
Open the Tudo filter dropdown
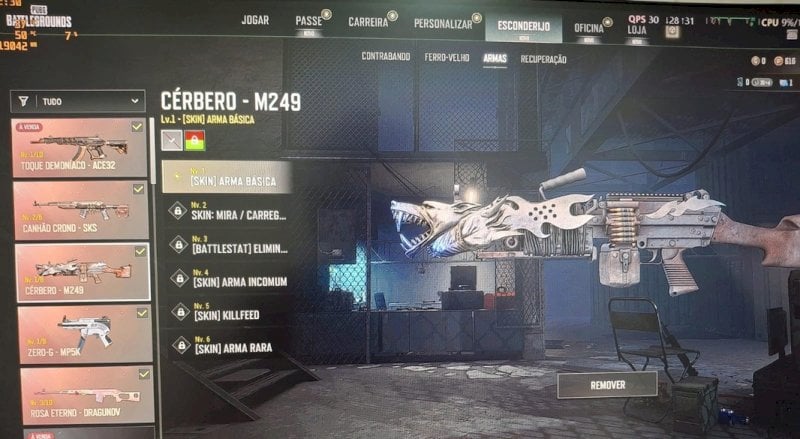(x=77, y=101)
